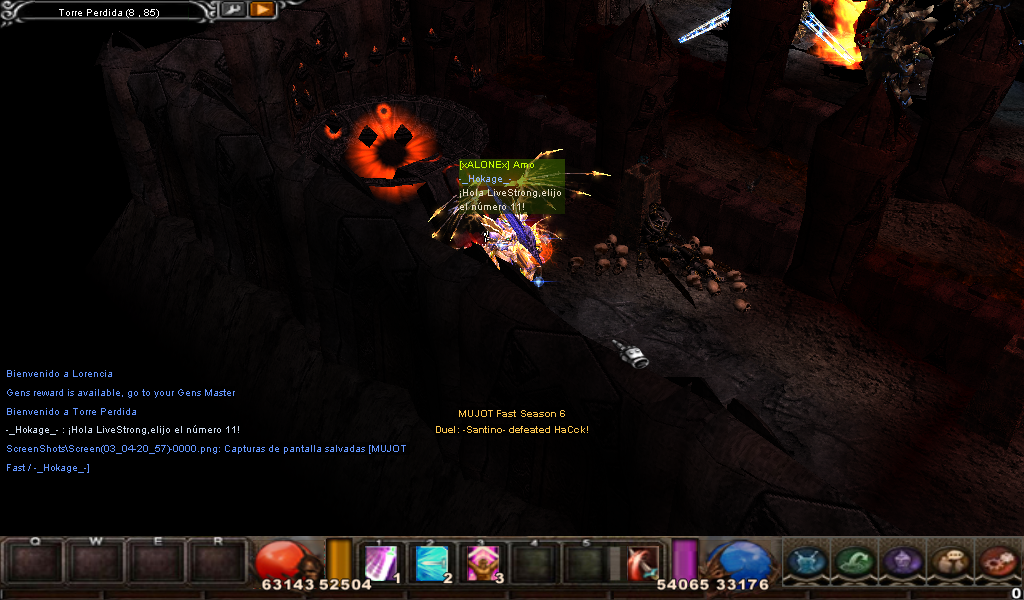Open the wrench settings button

[x=232, y=10]
